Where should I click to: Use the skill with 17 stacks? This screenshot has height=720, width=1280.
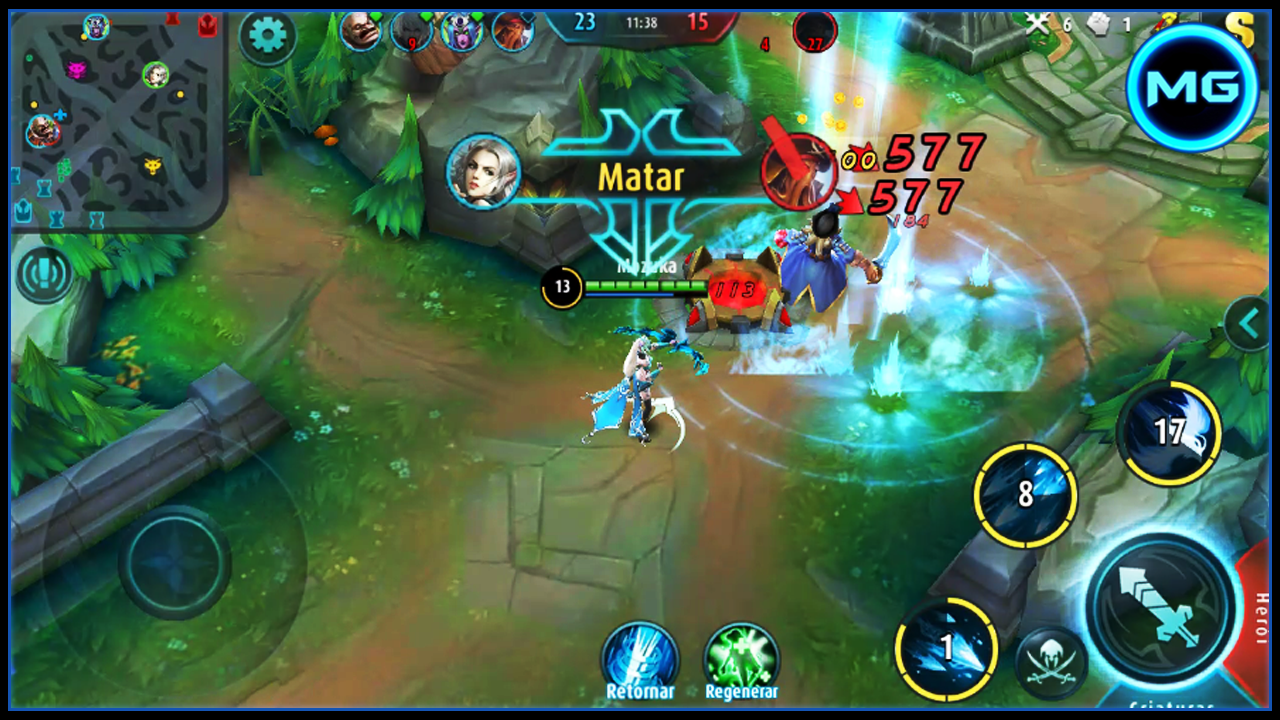click(1168, 430)
